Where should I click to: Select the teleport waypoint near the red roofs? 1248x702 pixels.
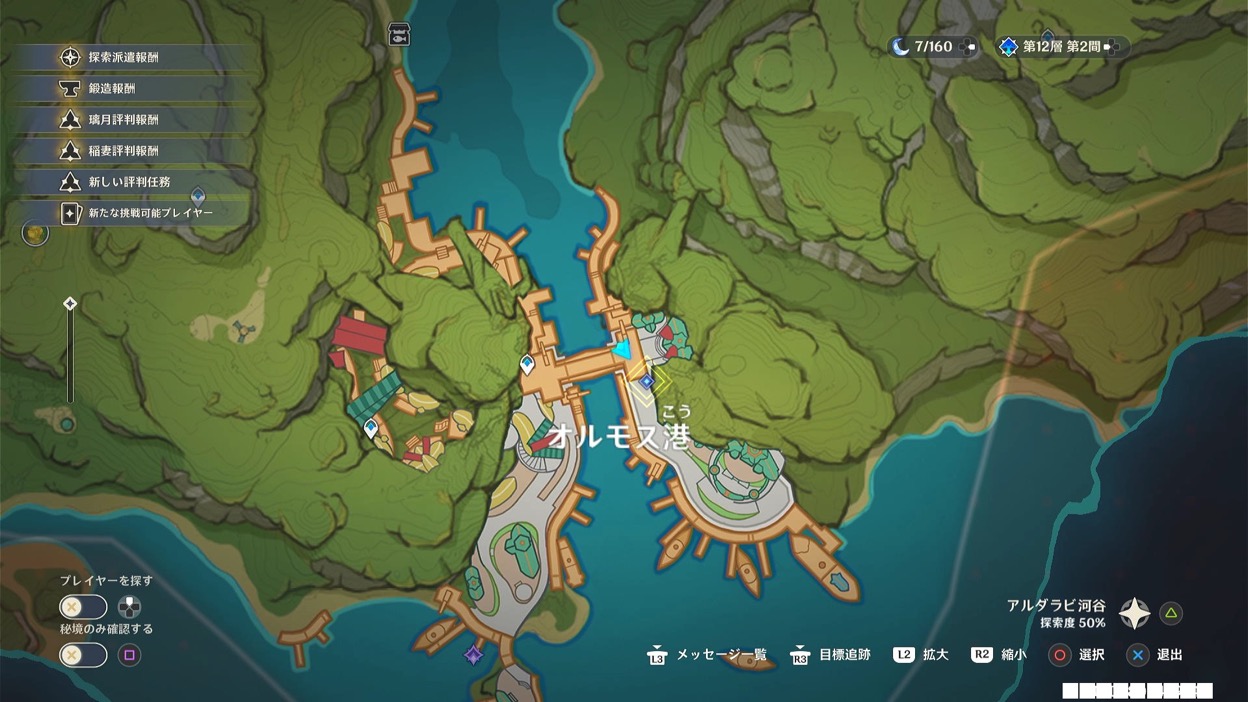[371, 429]
